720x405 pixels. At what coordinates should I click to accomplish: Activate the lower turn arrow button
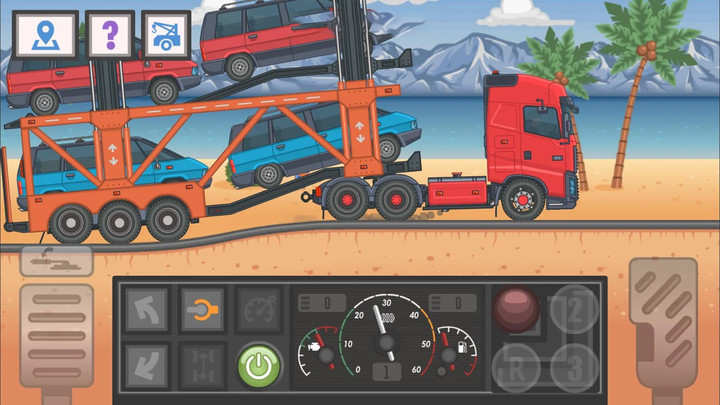point(146,364)
